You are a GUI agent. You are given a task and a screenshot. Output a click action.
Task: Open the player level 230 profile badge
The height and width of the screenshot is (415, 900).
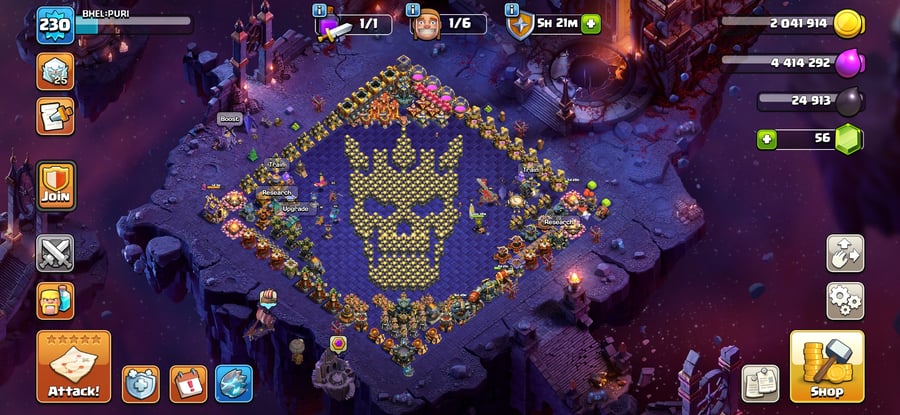click(55, 25)
